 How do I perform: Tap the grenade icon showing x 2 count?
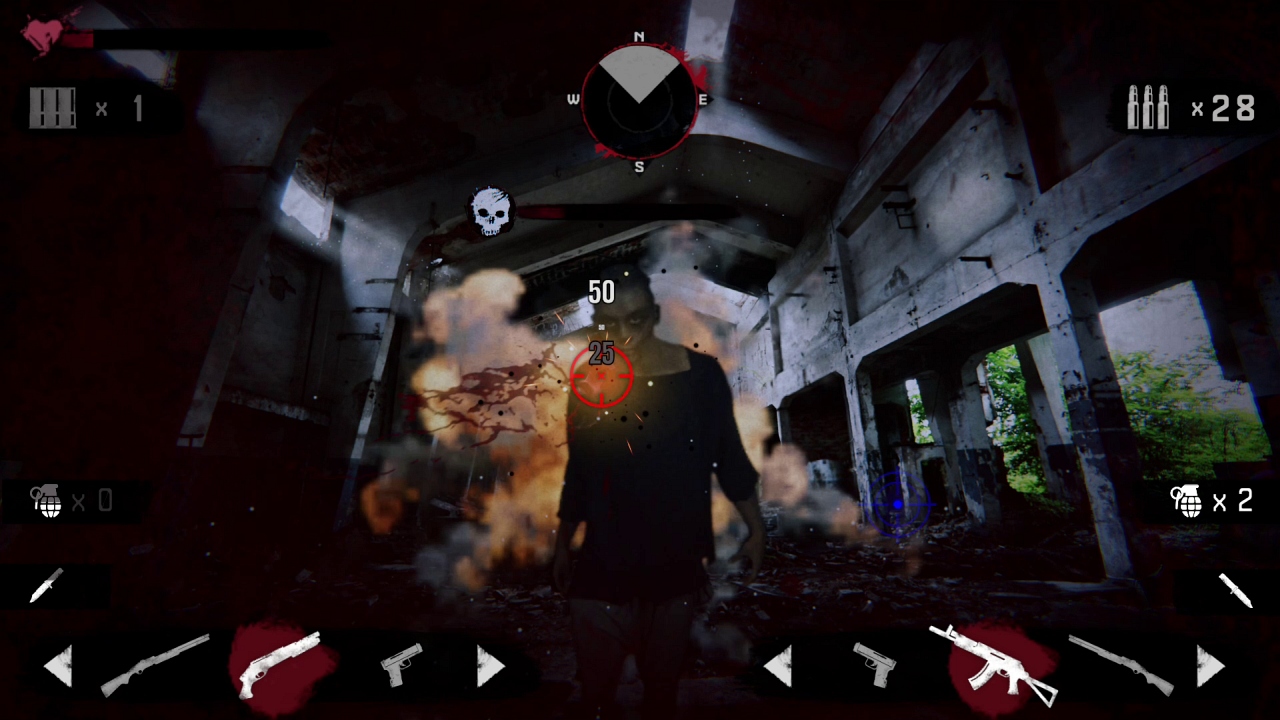1186,501
